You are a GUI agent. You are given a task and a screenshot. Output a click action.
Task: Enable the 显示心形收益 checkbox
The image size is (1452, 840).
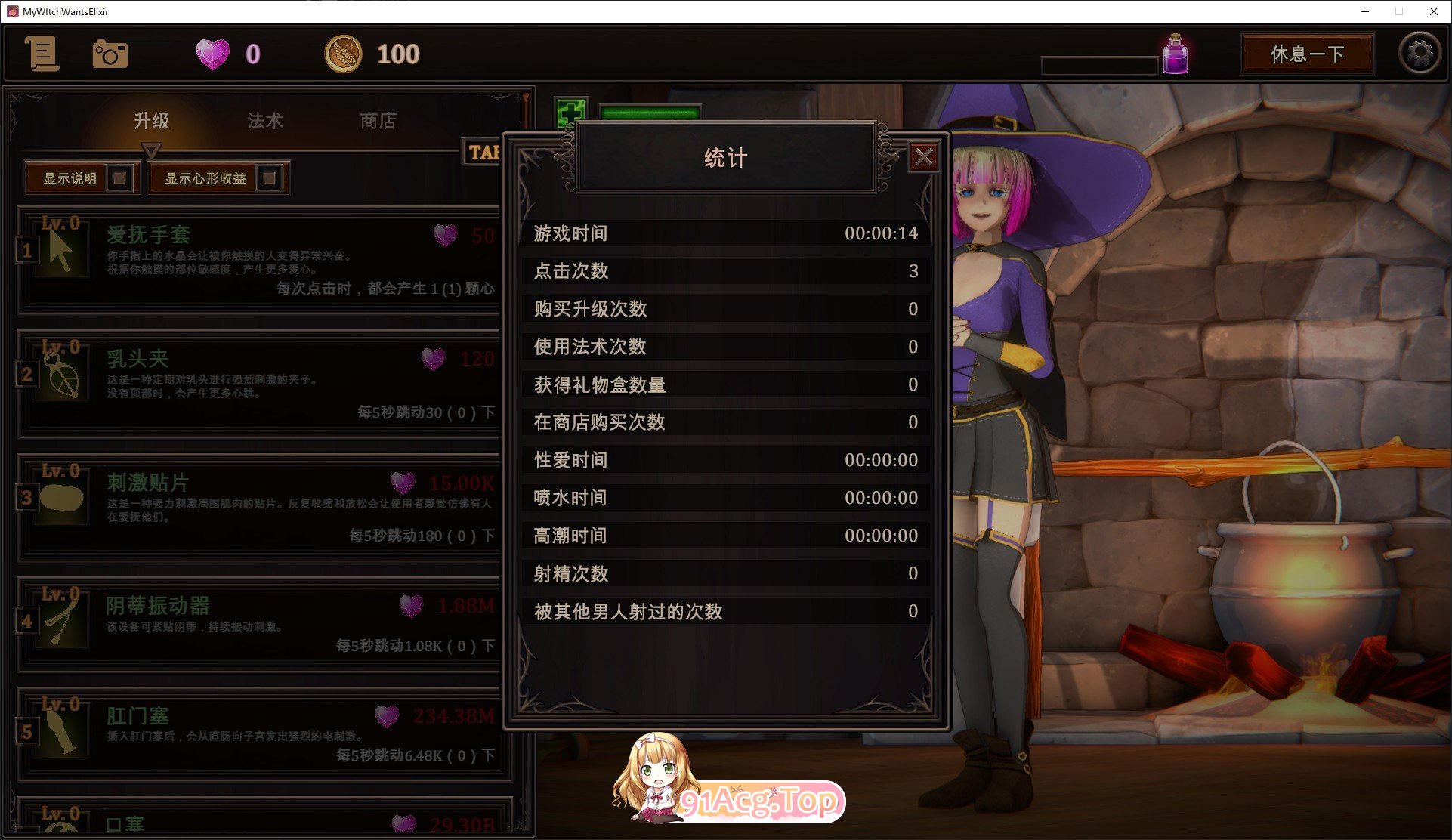pos(268,178)
